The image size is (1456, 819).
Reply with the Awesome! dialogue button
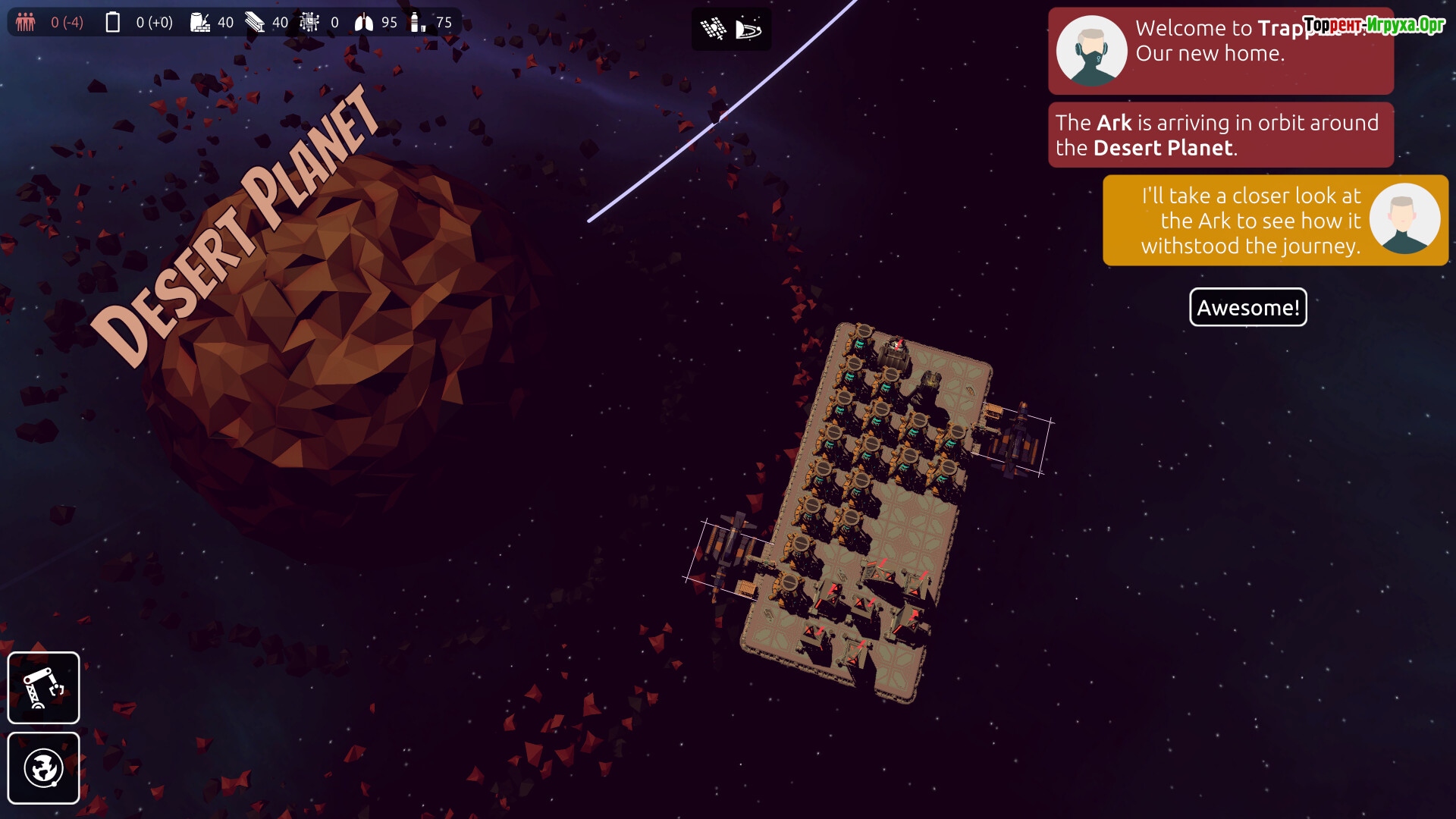(x=1247, y=307)
